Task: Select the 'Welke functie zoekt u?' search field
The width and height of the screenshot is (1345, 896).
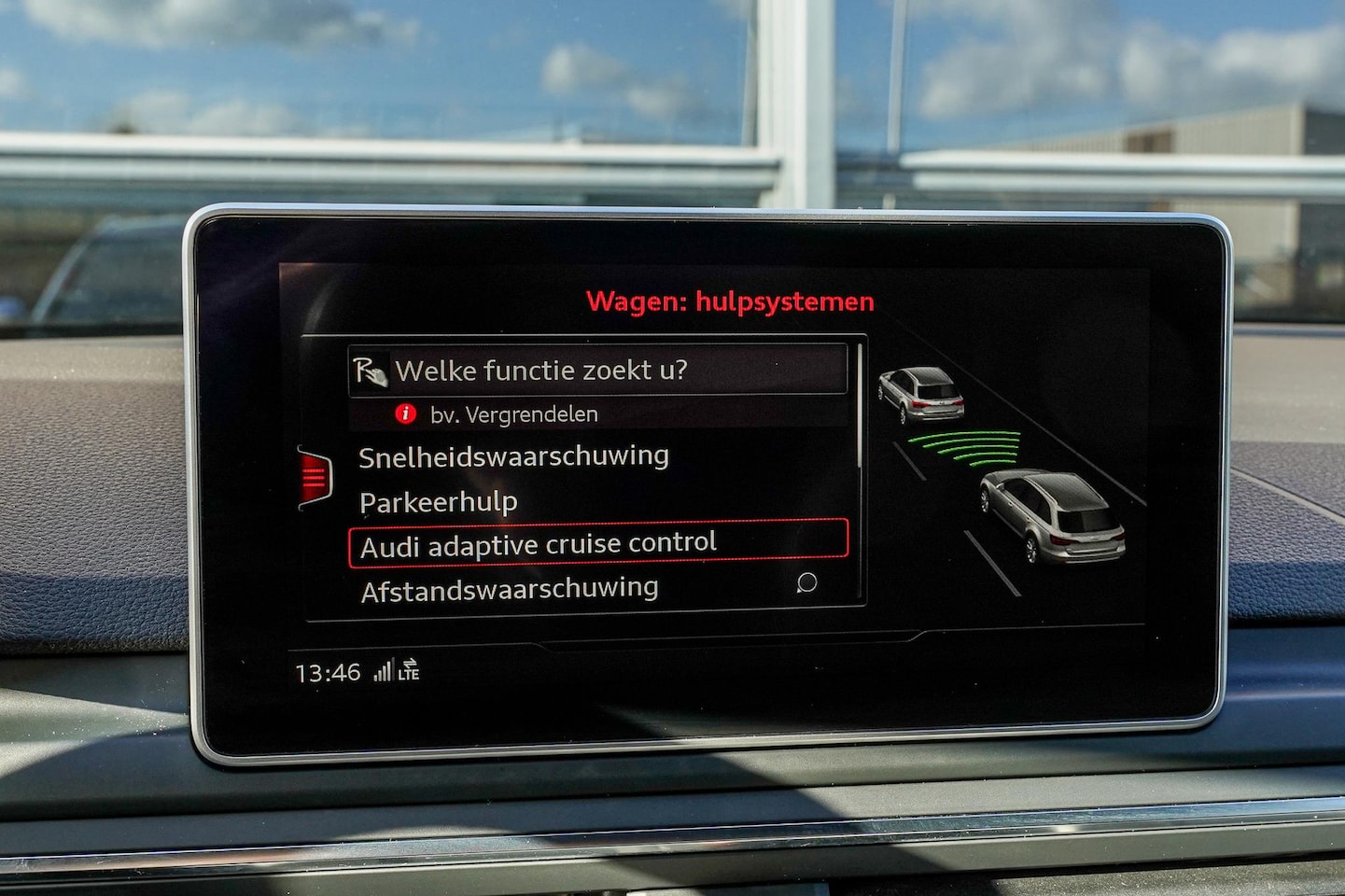Action: tap(597, 371)
